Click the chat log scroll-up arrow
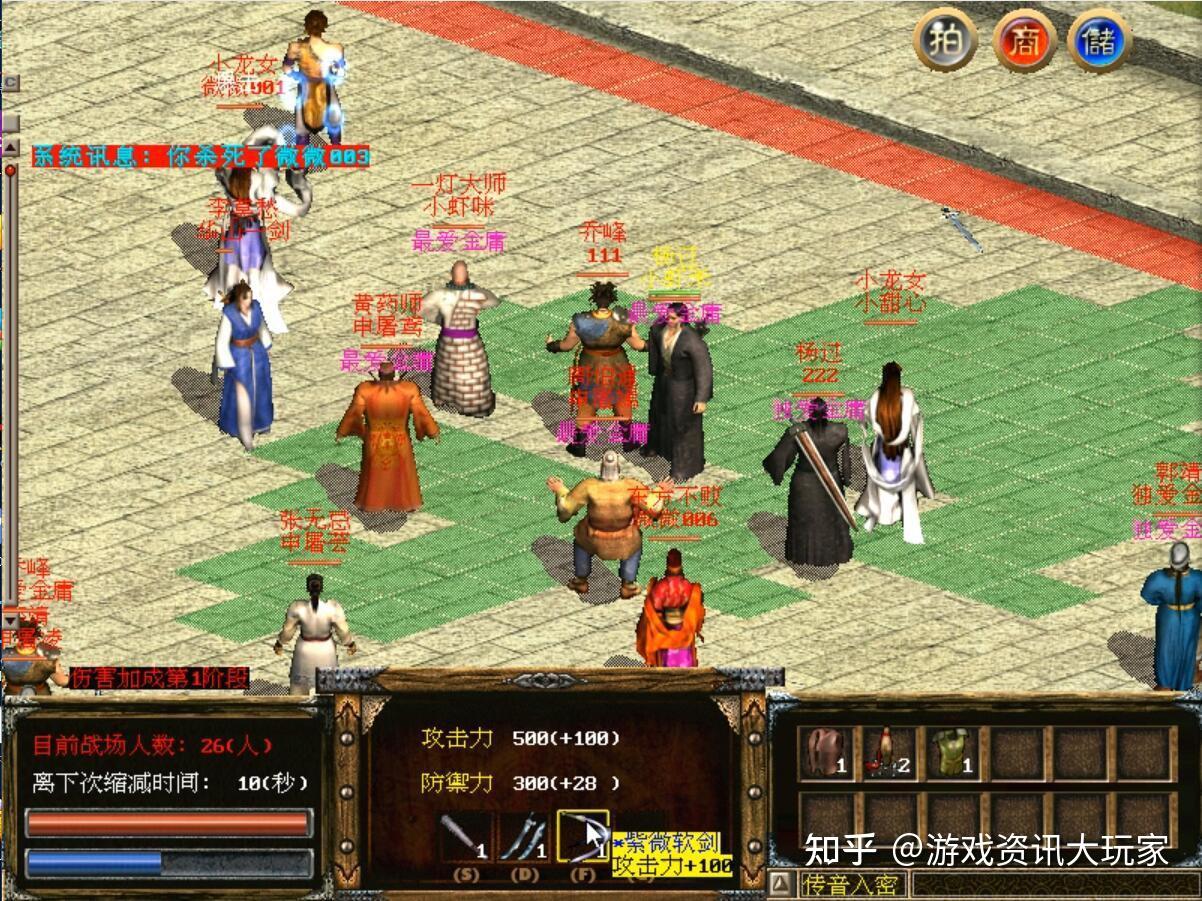 pos(9,147)
